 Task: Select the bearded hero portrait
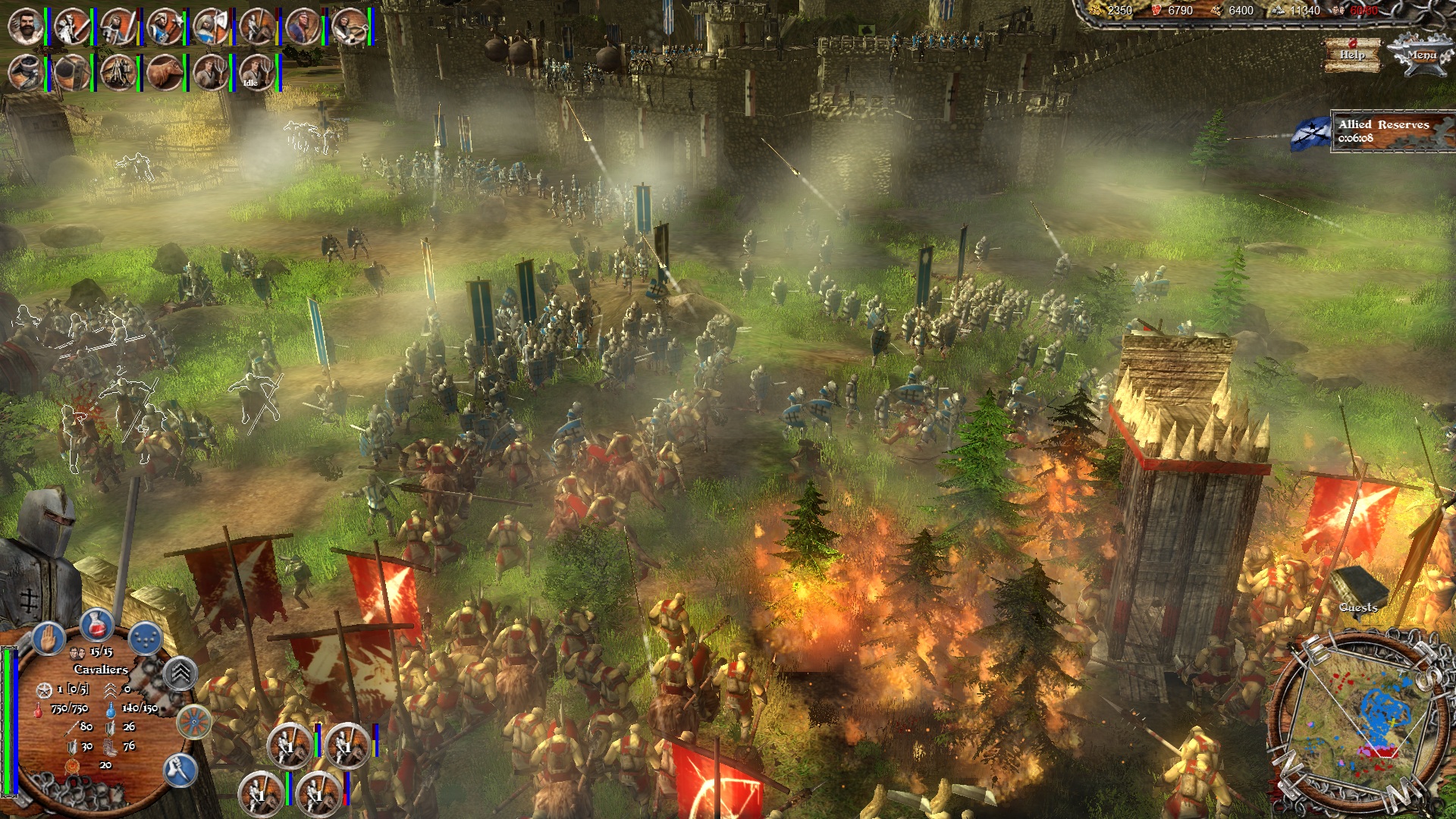coord(25,27)
